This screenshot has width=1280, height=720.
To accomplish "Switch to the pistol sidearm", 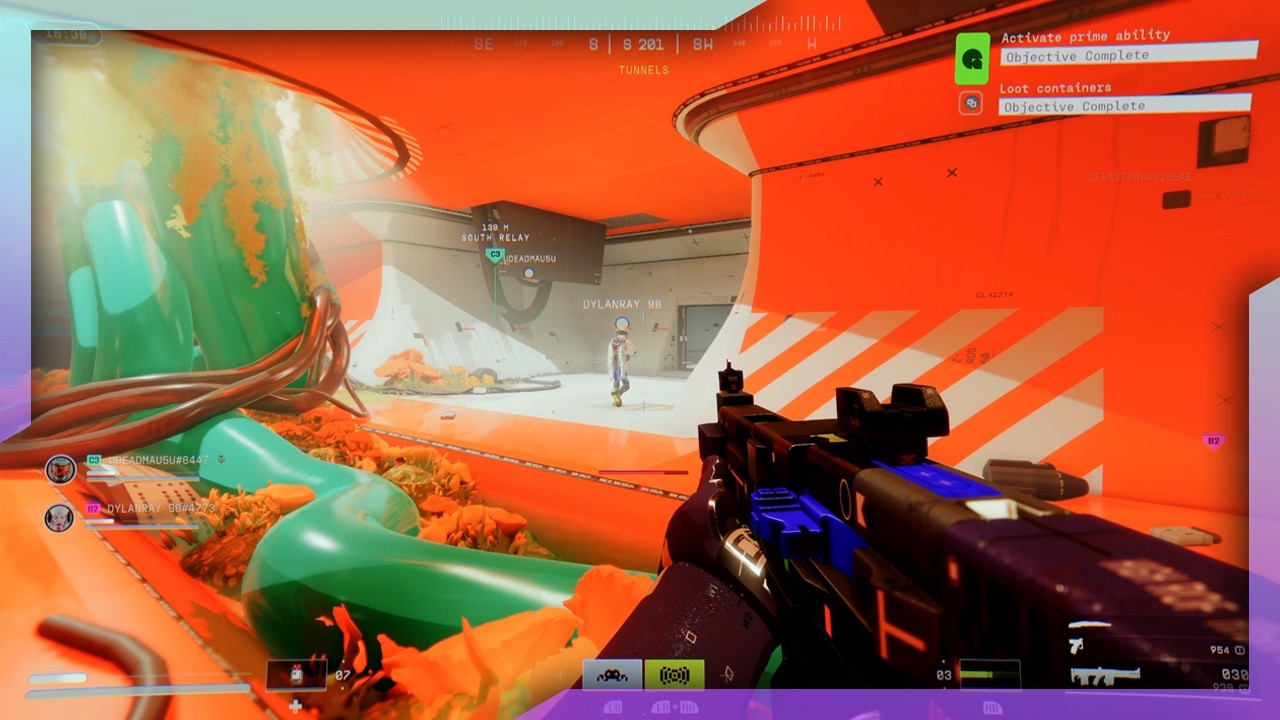I will 1076,647.
